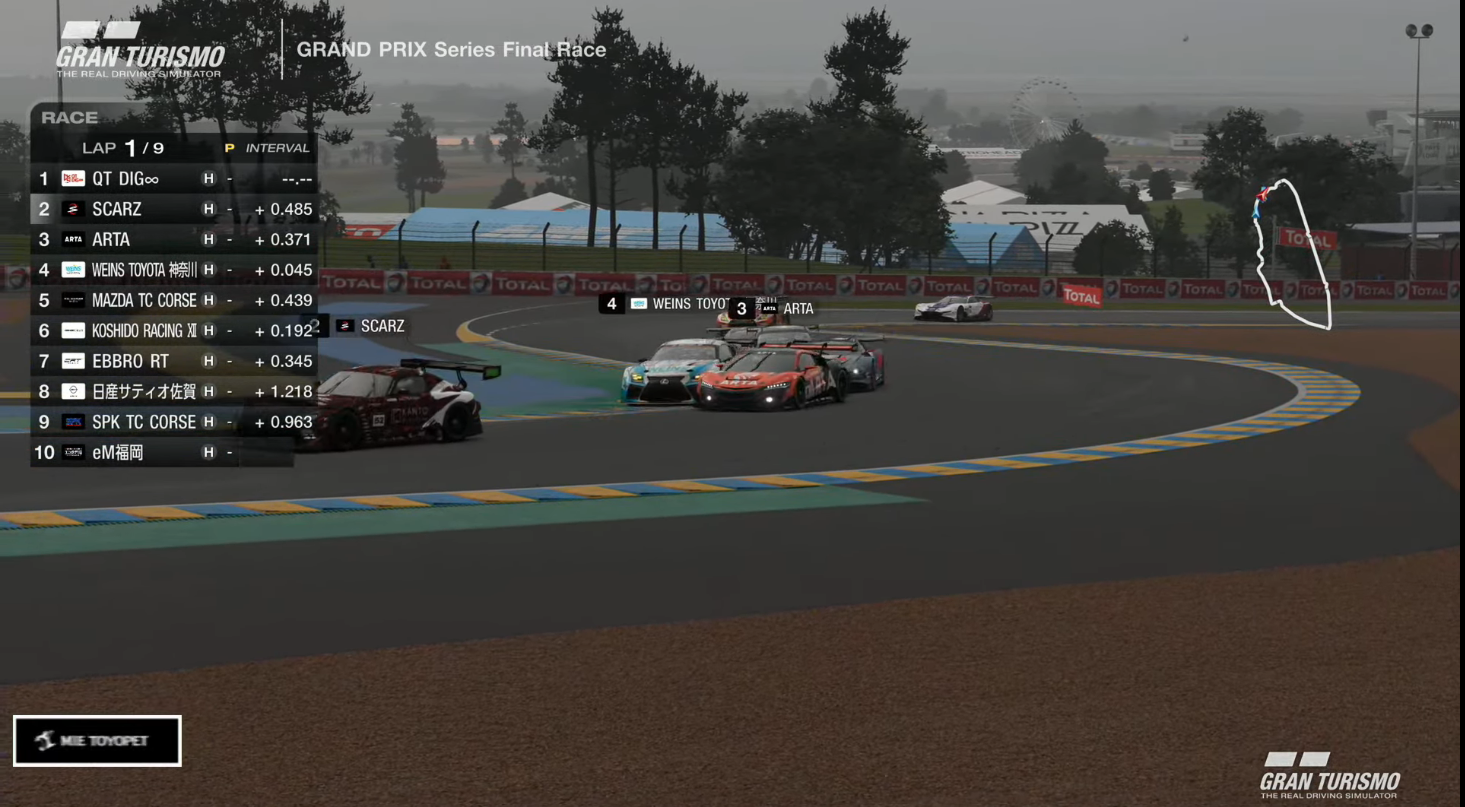This screenshot has width=1465, height=807.
Task: Click the floating WEINS TOYOTA position 4 tag
Action: click(x=666, y=304)
